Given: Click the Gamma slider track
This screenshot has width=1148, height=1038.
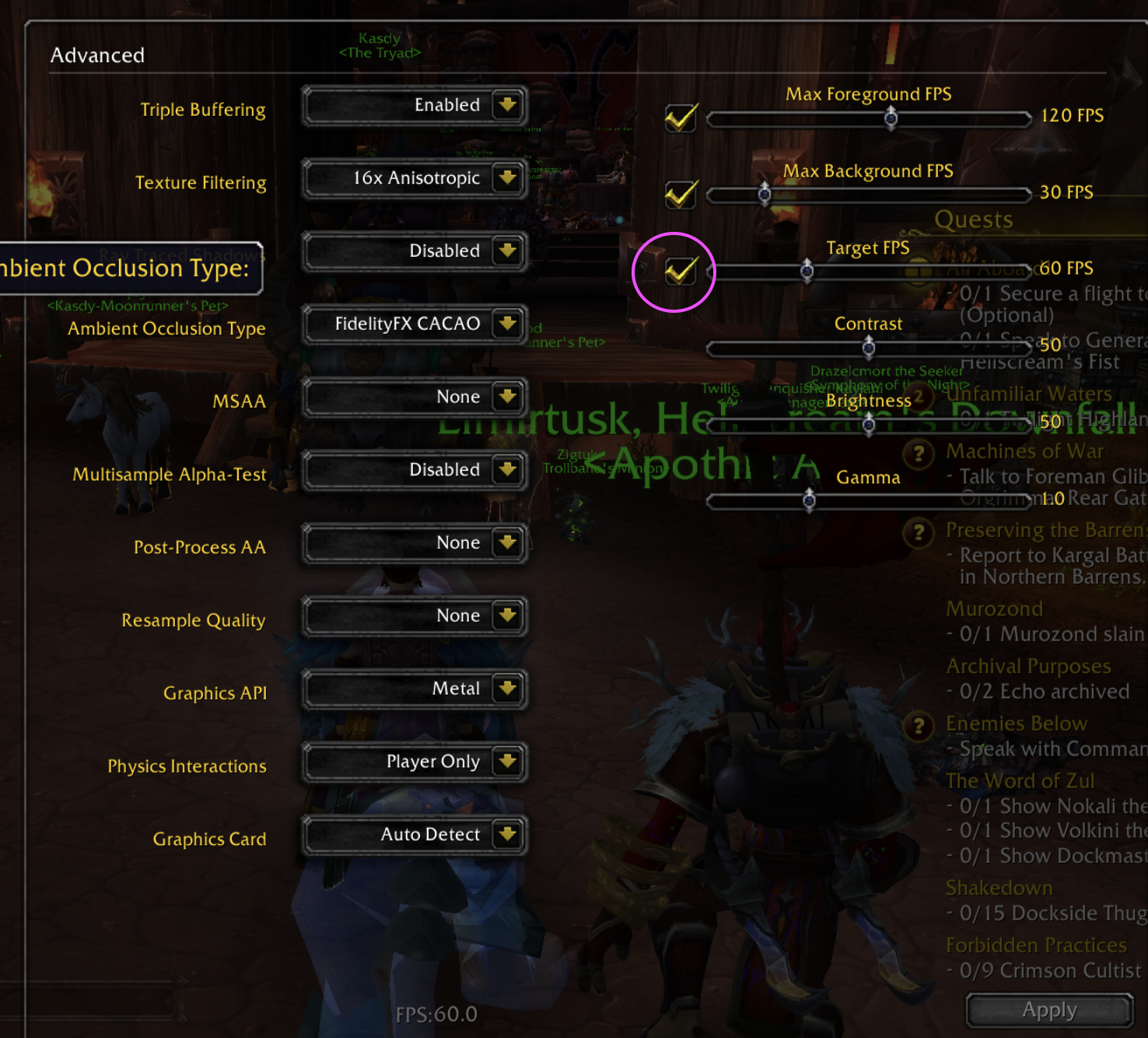Looking at the screenshot, I should (869, 500).
